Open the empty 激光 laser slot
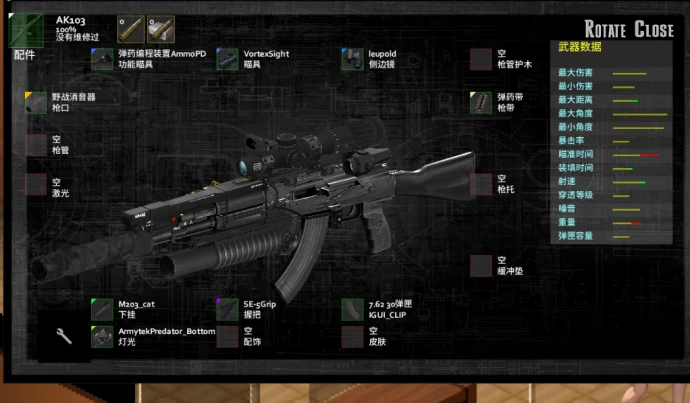Viewport: 690px width, 403px height. tap(36, 187)
